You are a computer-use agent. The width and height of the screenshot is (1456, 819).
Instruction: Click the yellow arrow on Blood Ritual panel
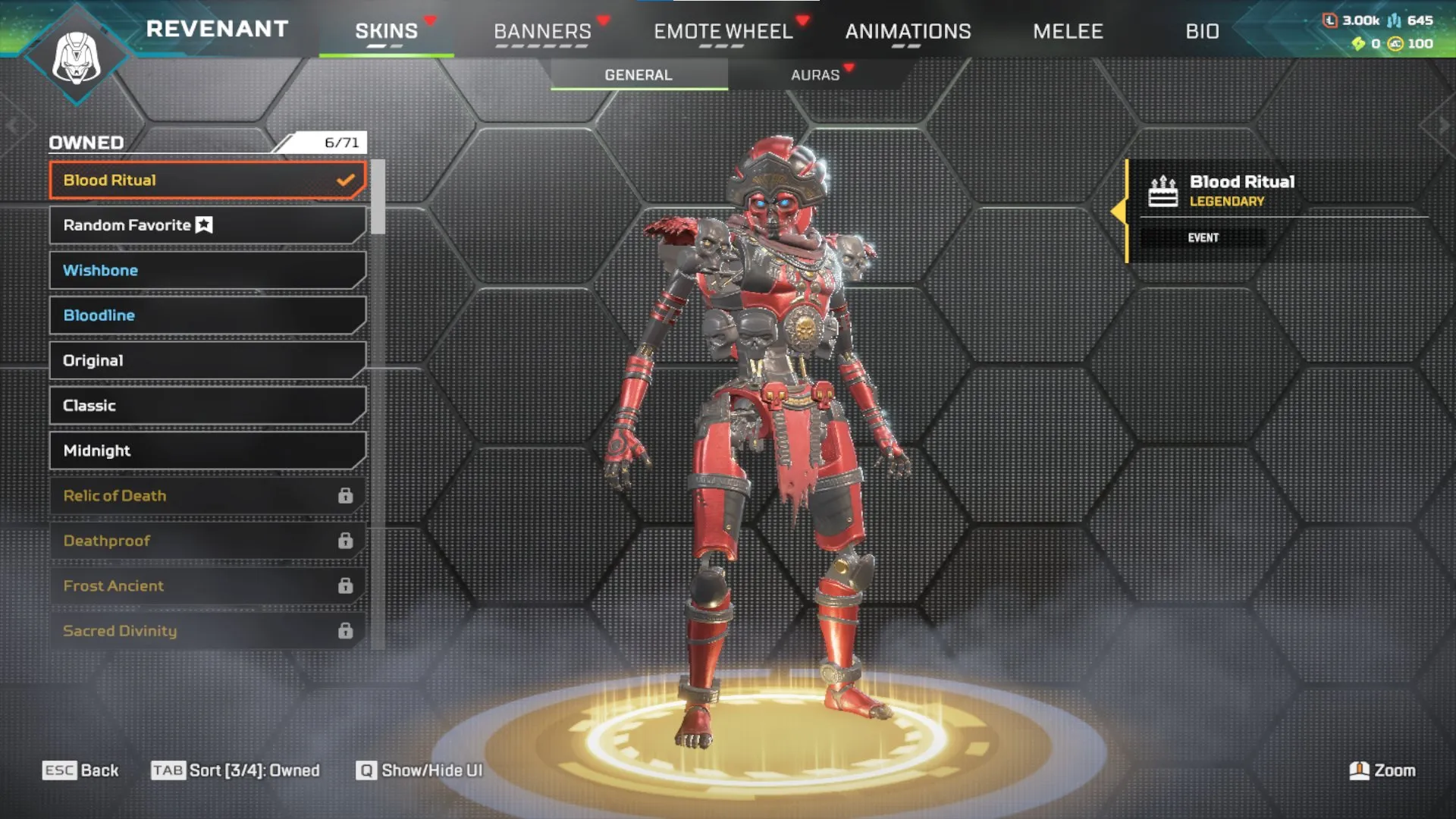[1120, 211]
